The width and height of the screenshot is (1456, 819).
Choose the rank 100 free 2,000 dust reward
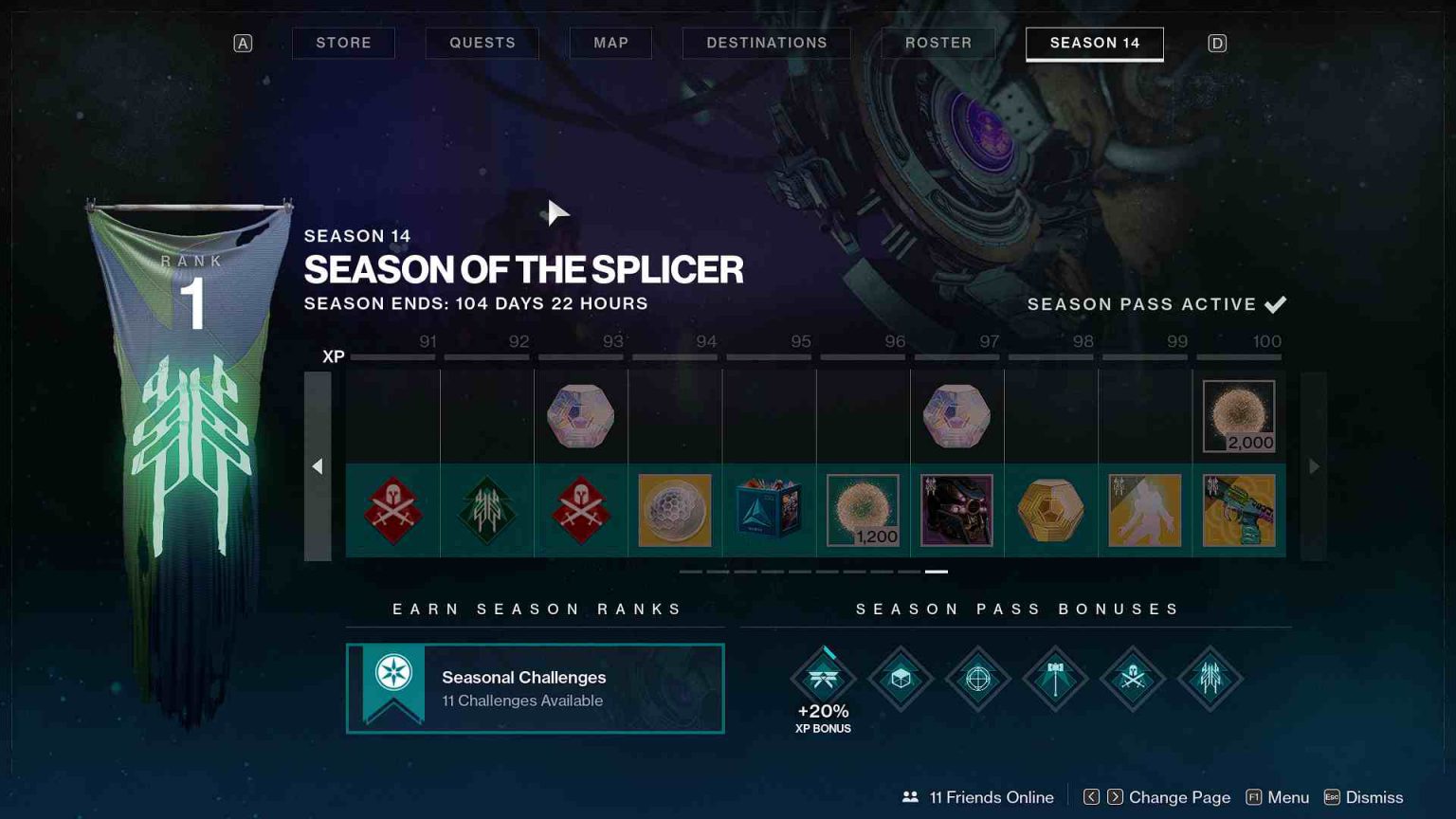pyautogui.click(x=1238, y=416)
